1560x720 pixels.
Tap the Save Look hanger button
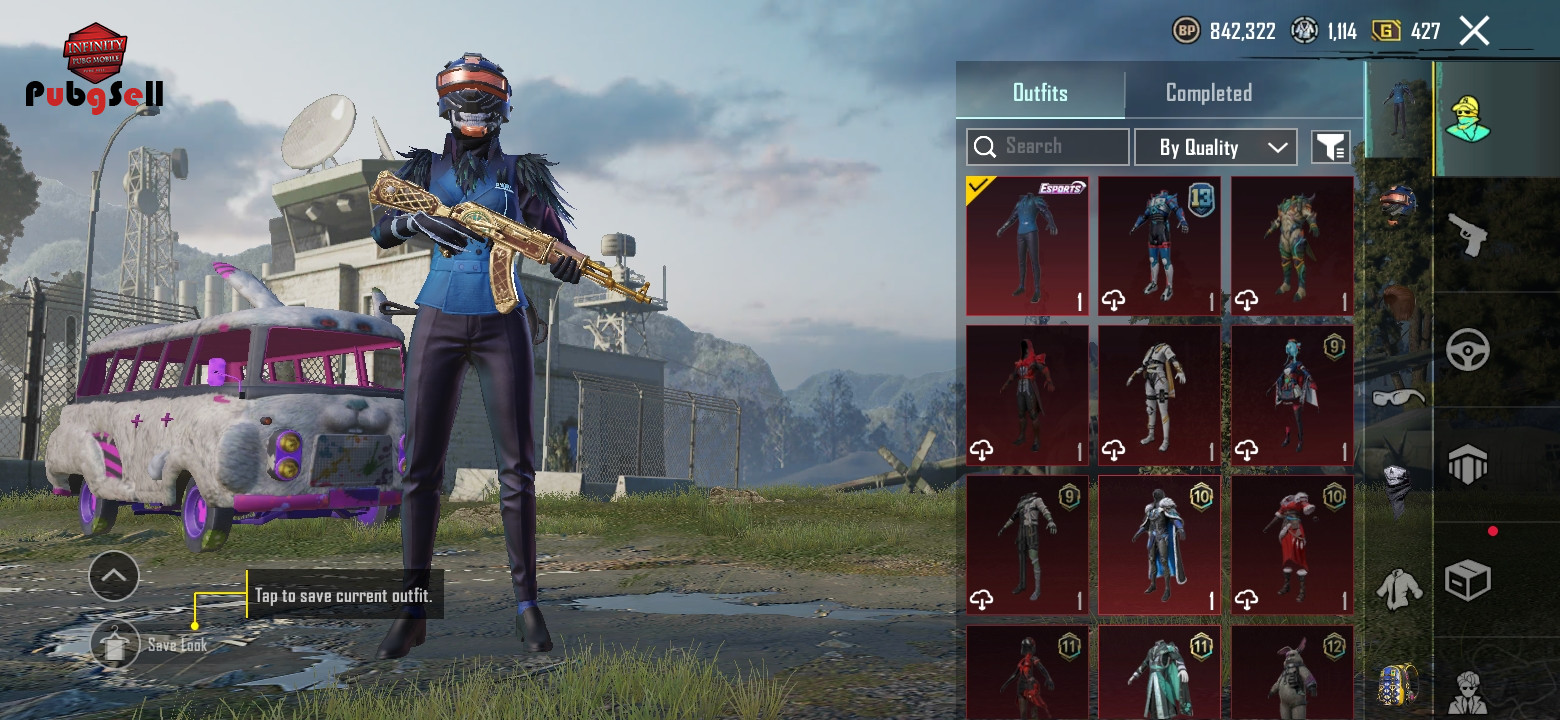click(115, 645)
